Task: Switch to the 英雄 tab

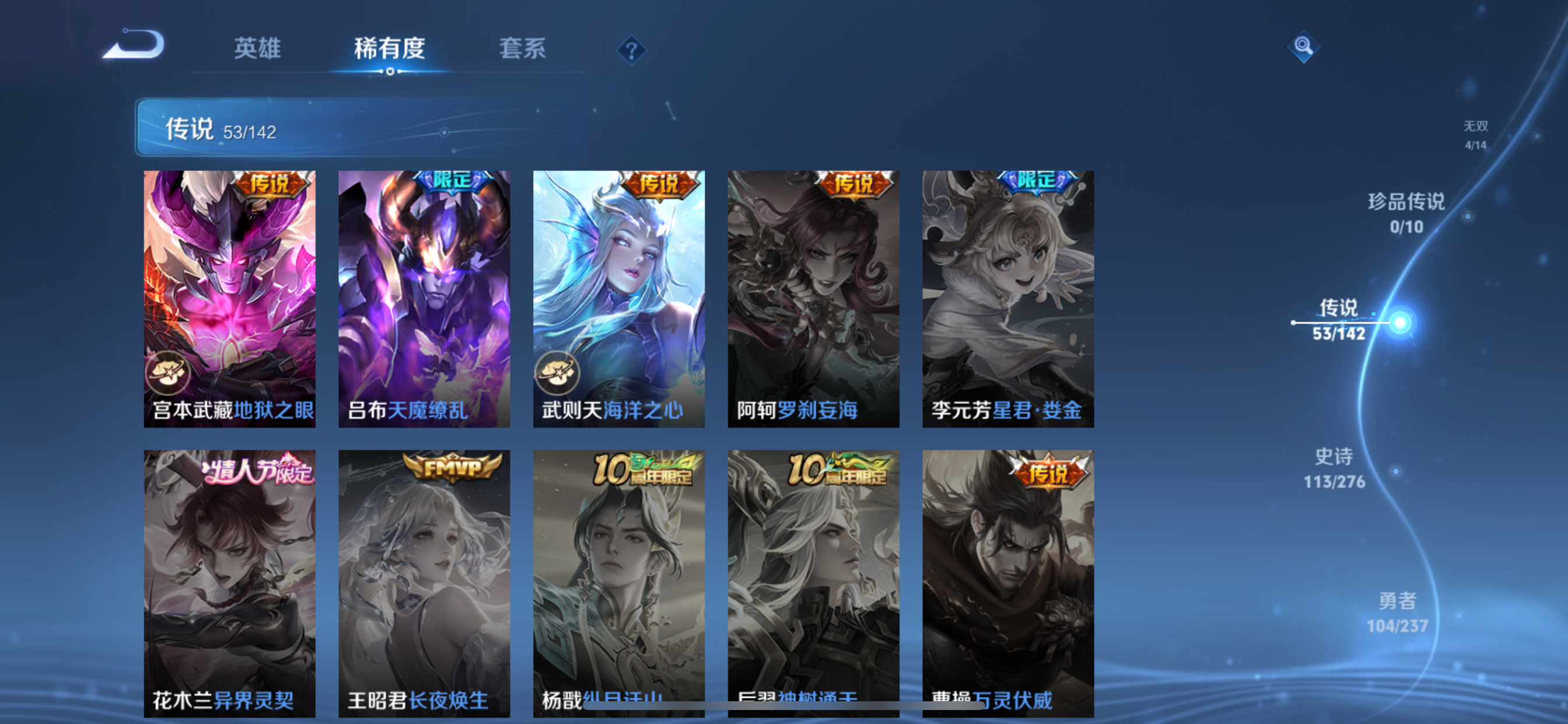Action: pos(256,50)
